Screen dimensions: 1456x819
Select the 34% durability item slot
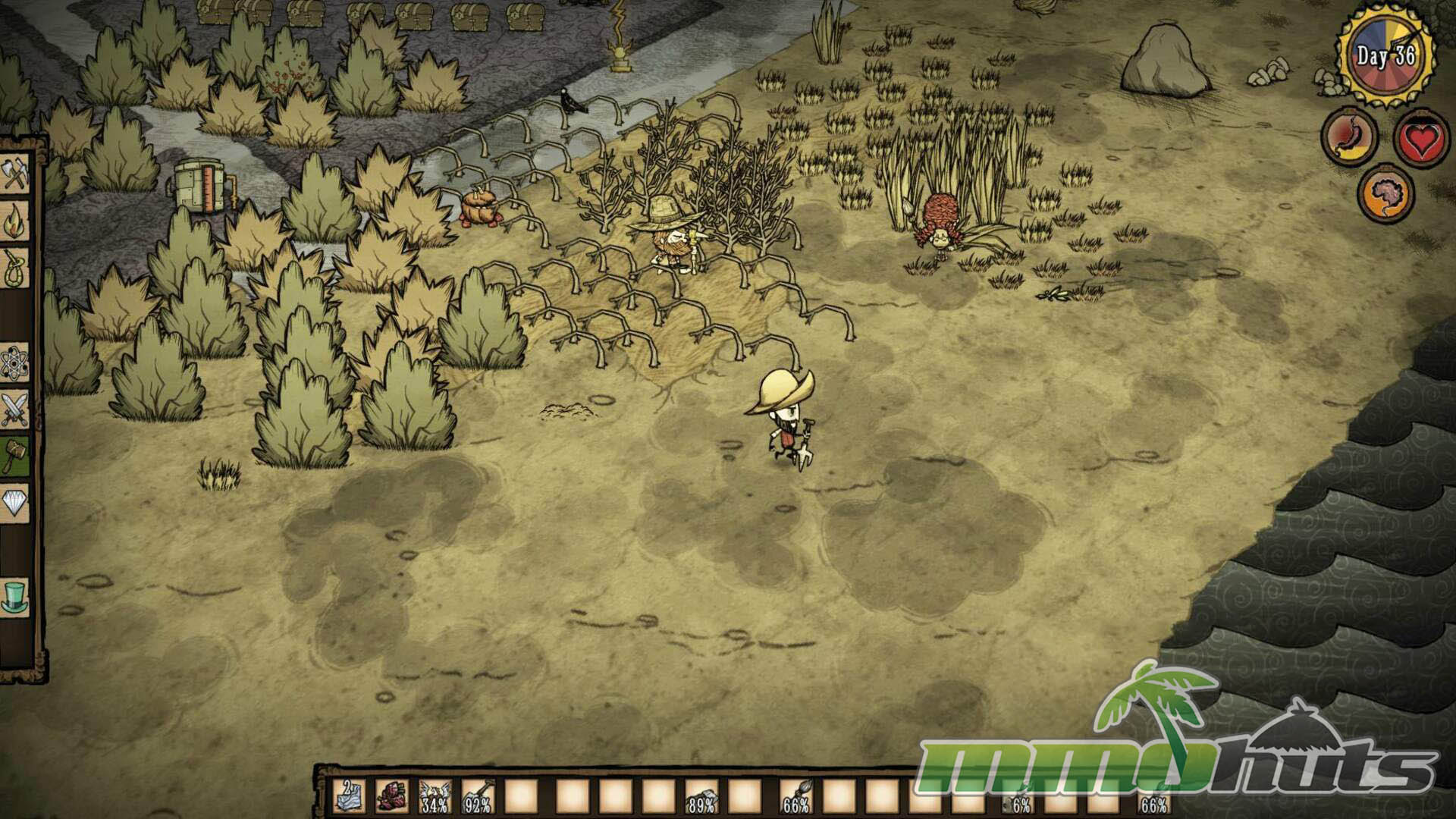[435, 796]
